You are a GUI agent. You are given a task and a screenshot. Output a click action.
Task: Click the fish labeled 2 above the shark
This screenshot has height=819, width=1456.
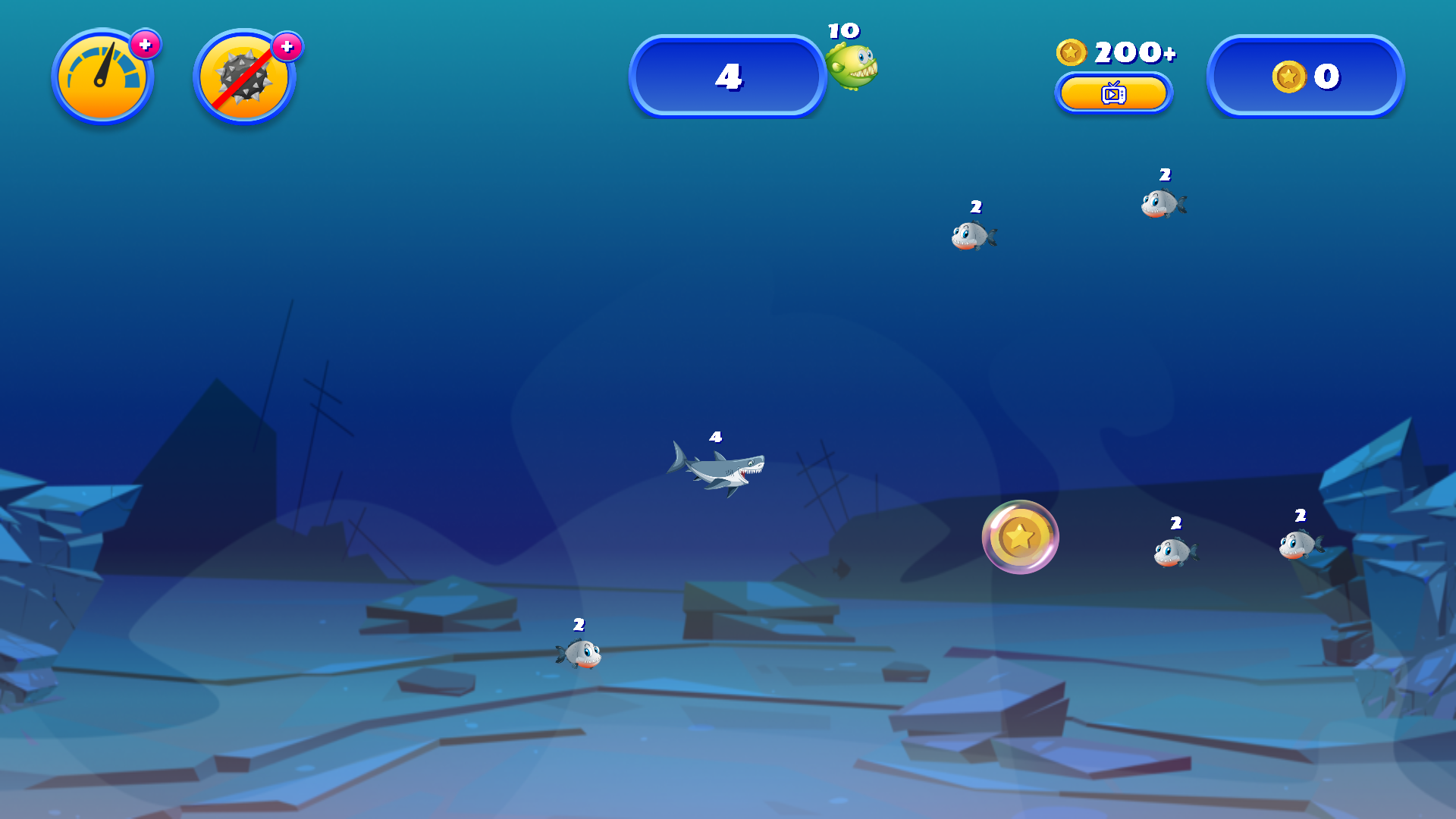click(974, 235)
